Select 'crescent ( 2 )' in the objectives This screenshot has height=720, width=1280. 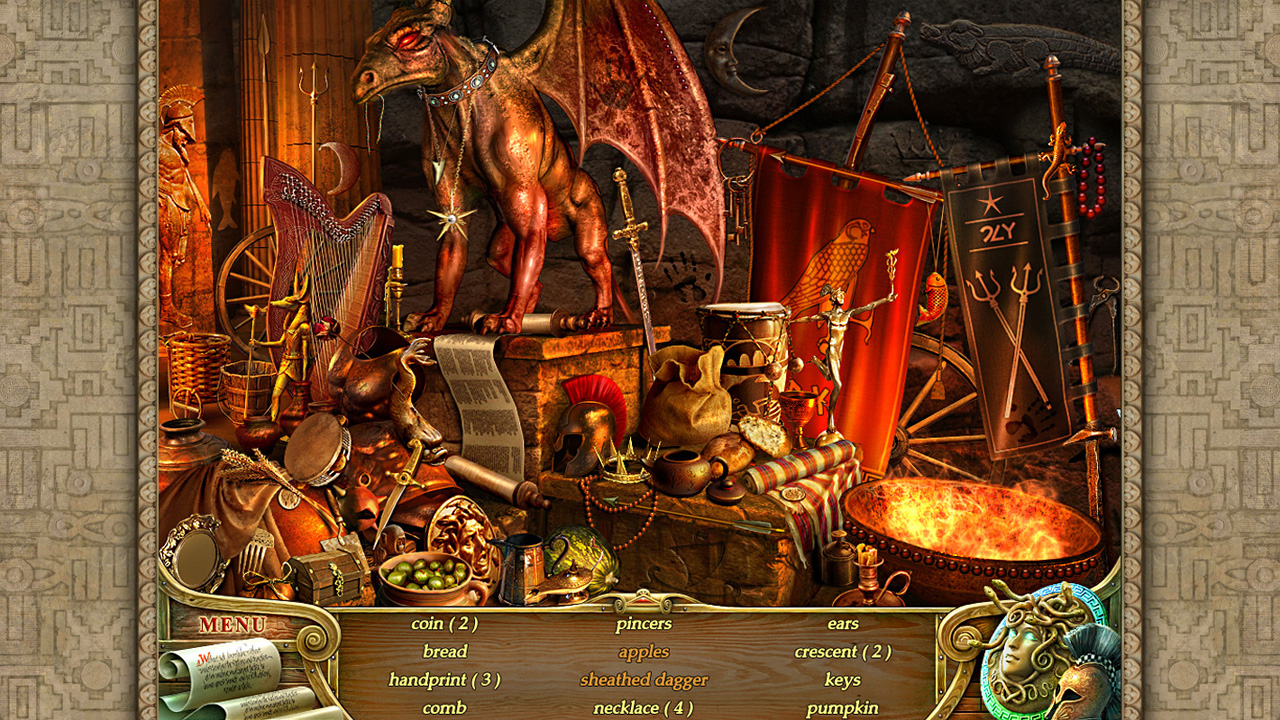[846, 651]
